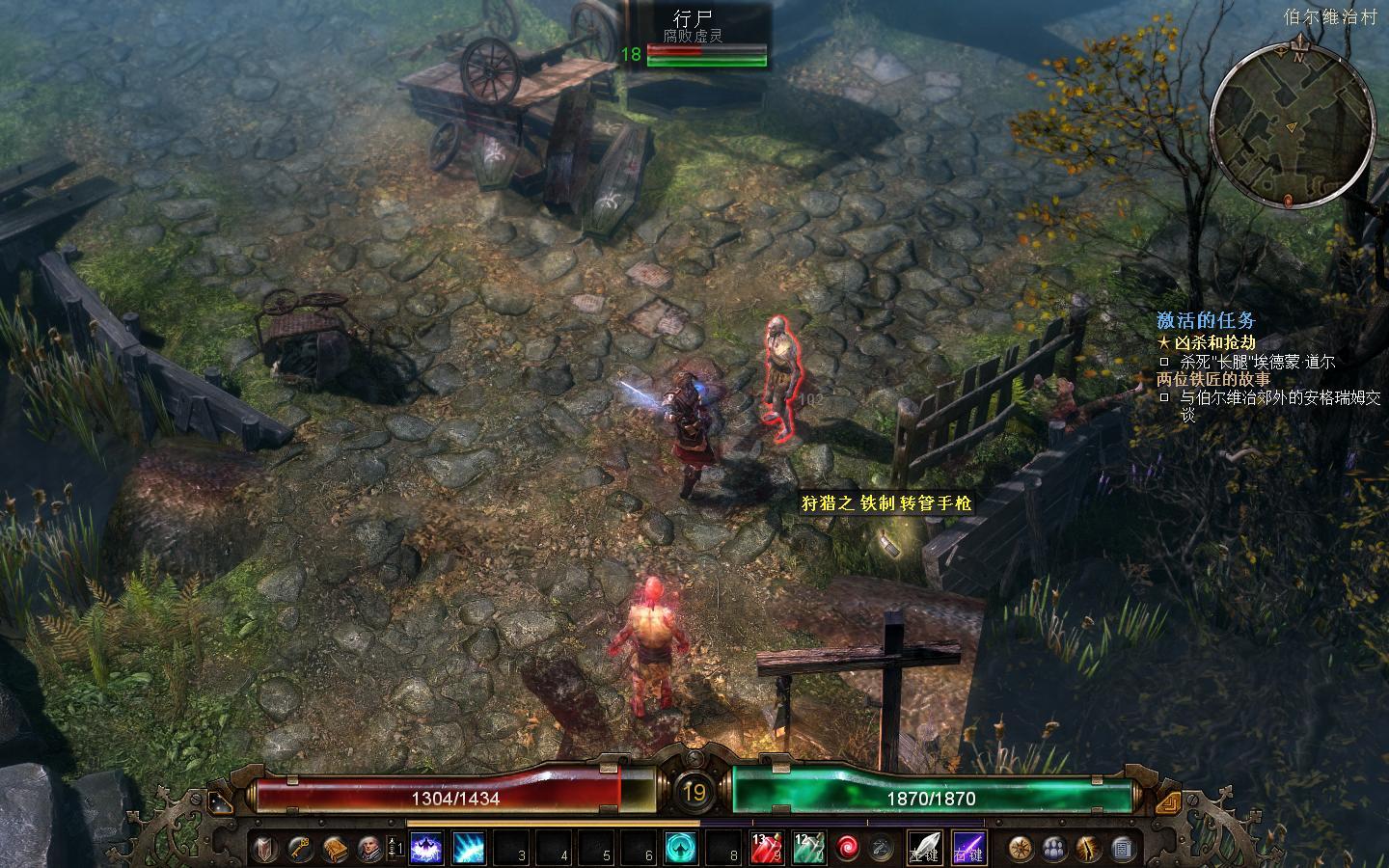Viewport: 1389px width, 868px height.
Task: Click the golden feather icon
Action: (x=1088, y=849)
